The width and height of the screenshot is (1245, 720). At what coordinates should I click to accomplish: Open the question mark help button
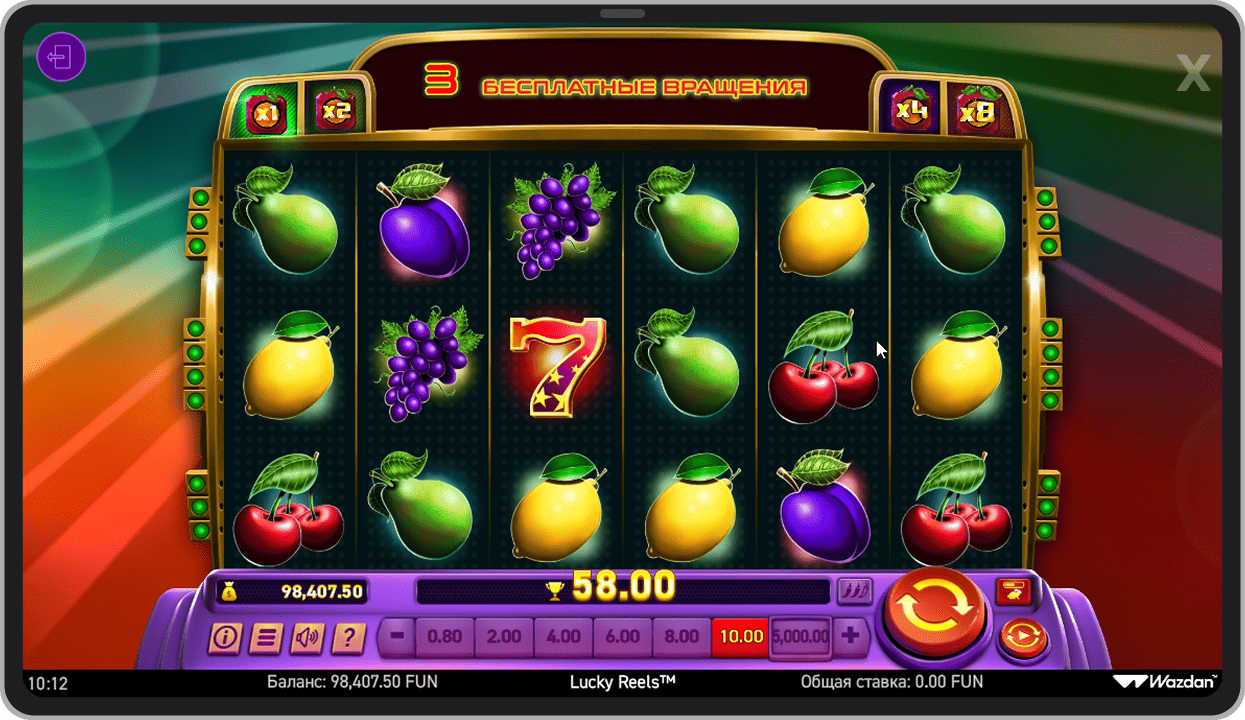tap(348, 637)
